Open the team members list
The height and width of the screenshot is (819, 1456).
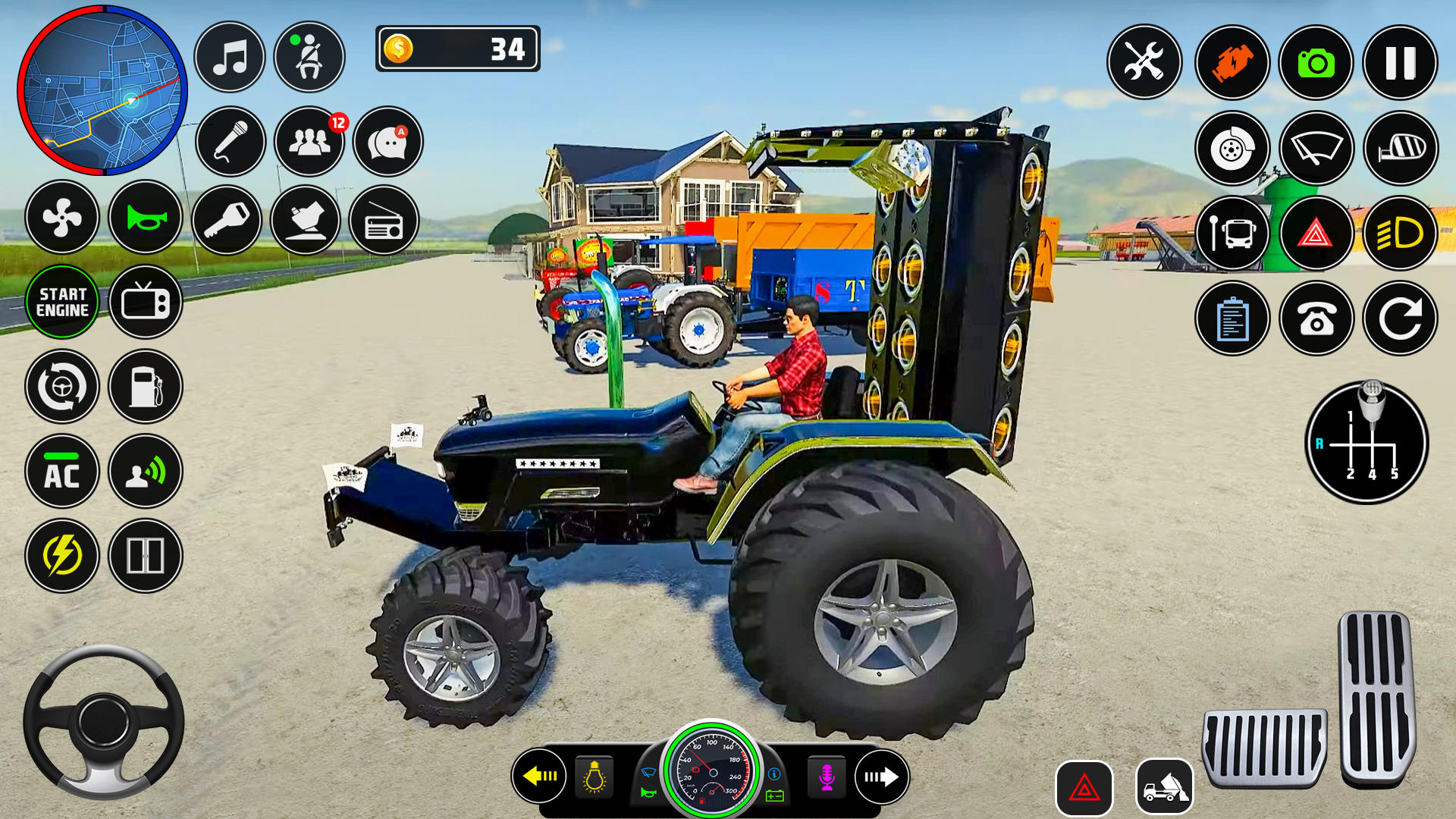click(308, 143)
